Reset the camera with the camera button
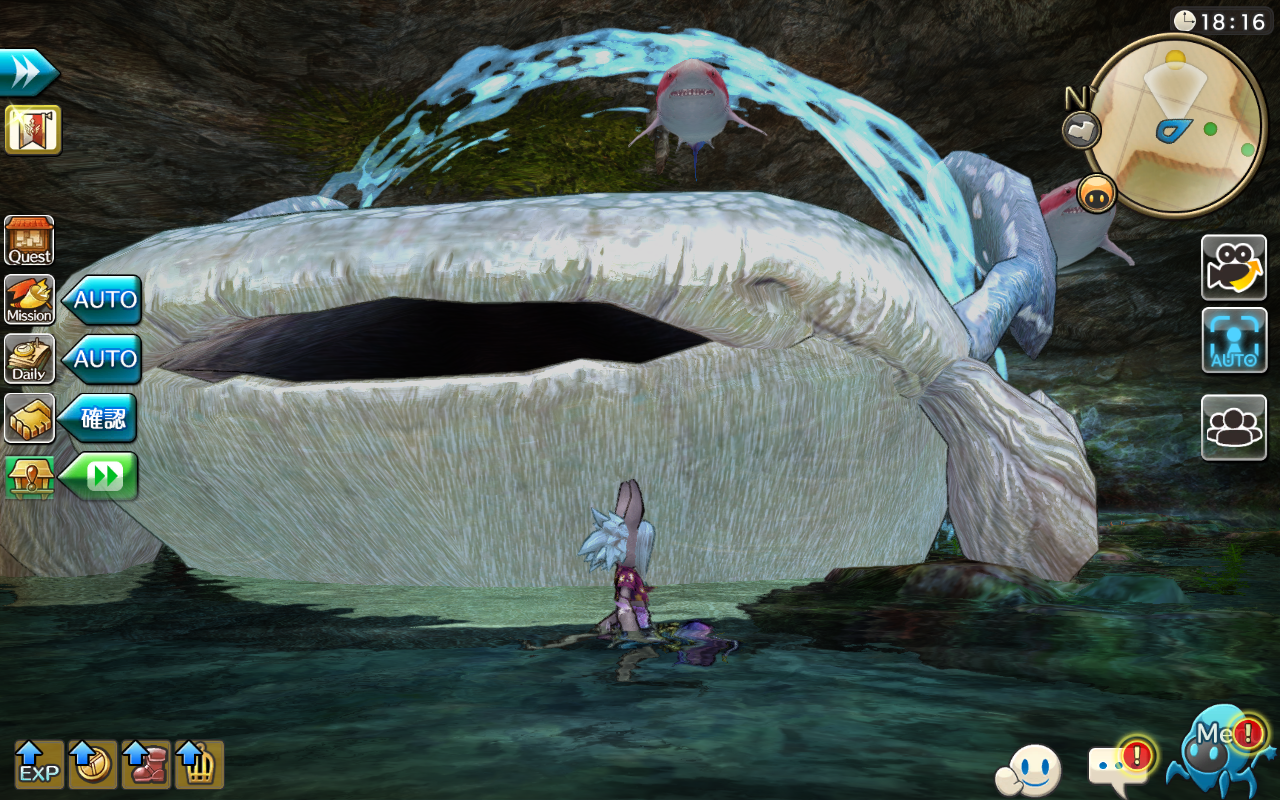This screenshot has height=800, width=1280. click(1234, 268)
